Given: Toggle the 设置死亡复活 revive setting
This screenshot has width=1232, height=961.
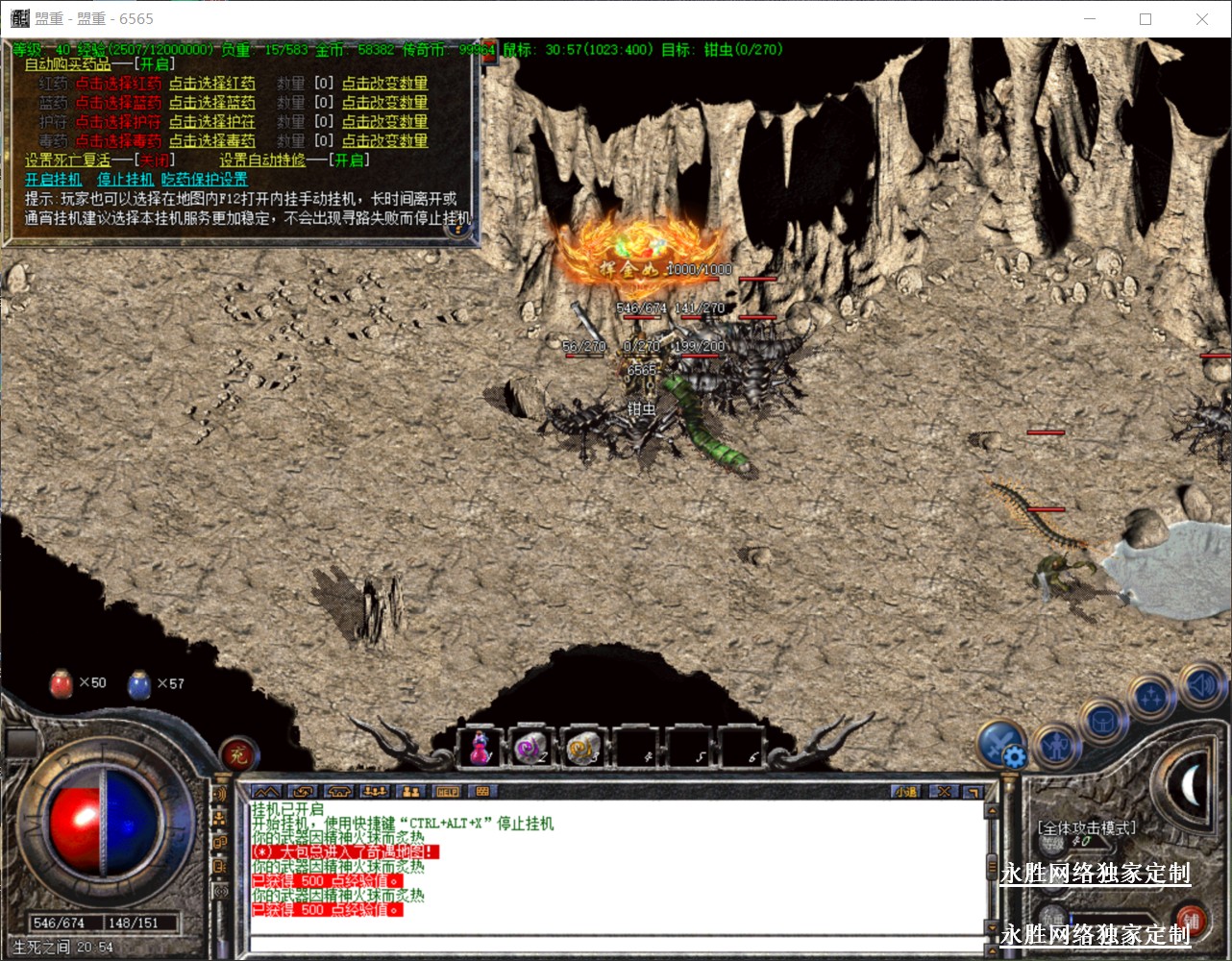Looking at the screenshot, I should click(x=154, y=160).
